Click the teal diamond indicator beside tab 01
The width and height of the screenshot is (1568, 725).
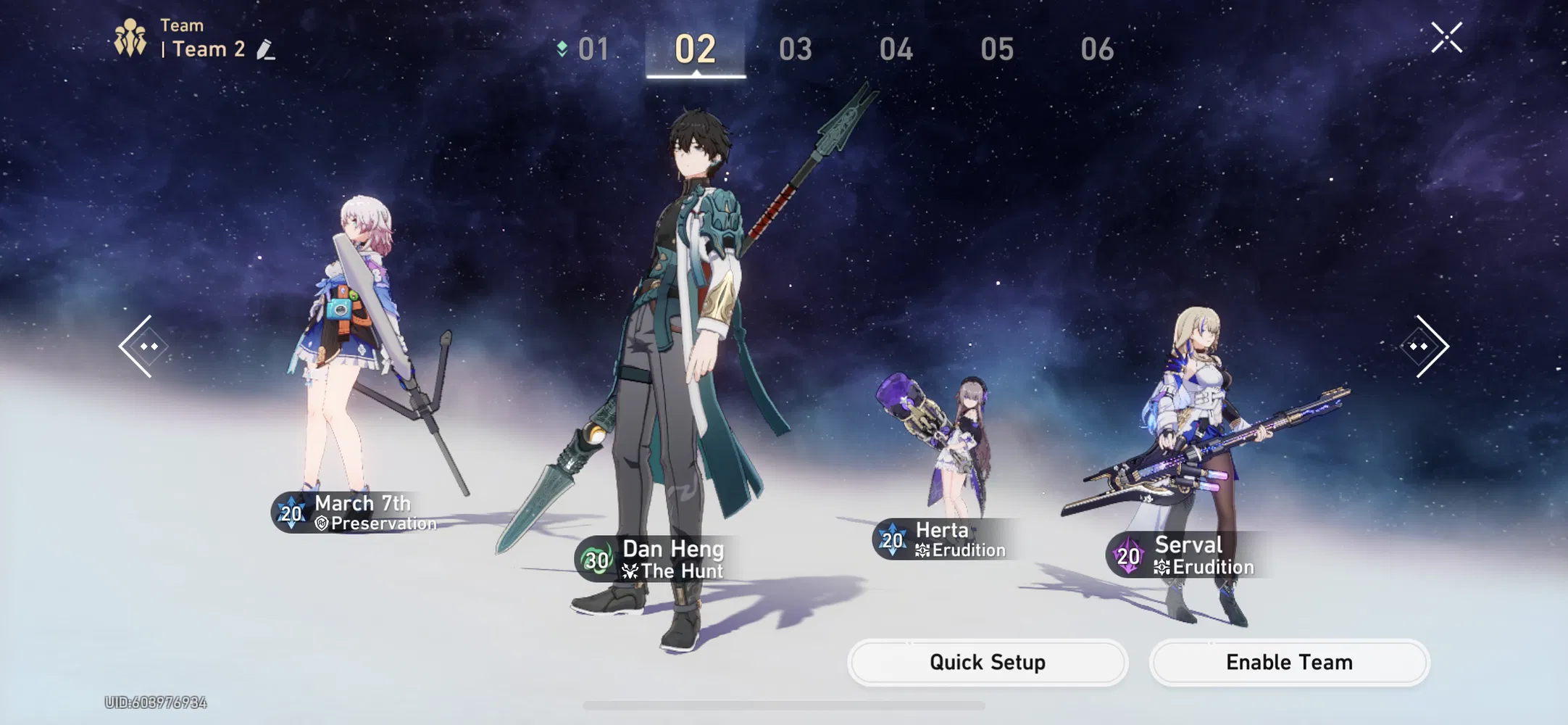click(562, 49)
